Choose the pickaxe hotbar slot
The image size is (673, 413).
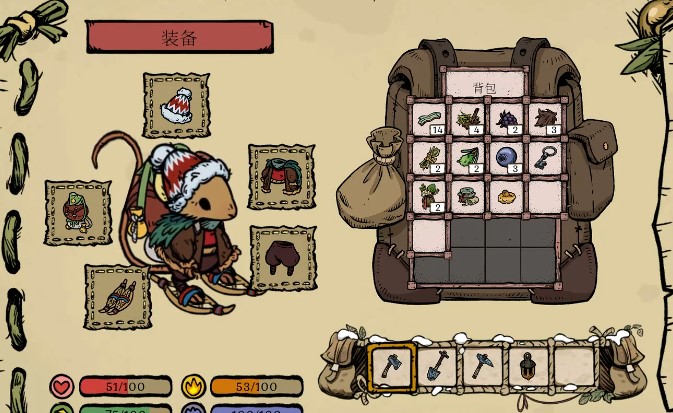coord(482,366)
